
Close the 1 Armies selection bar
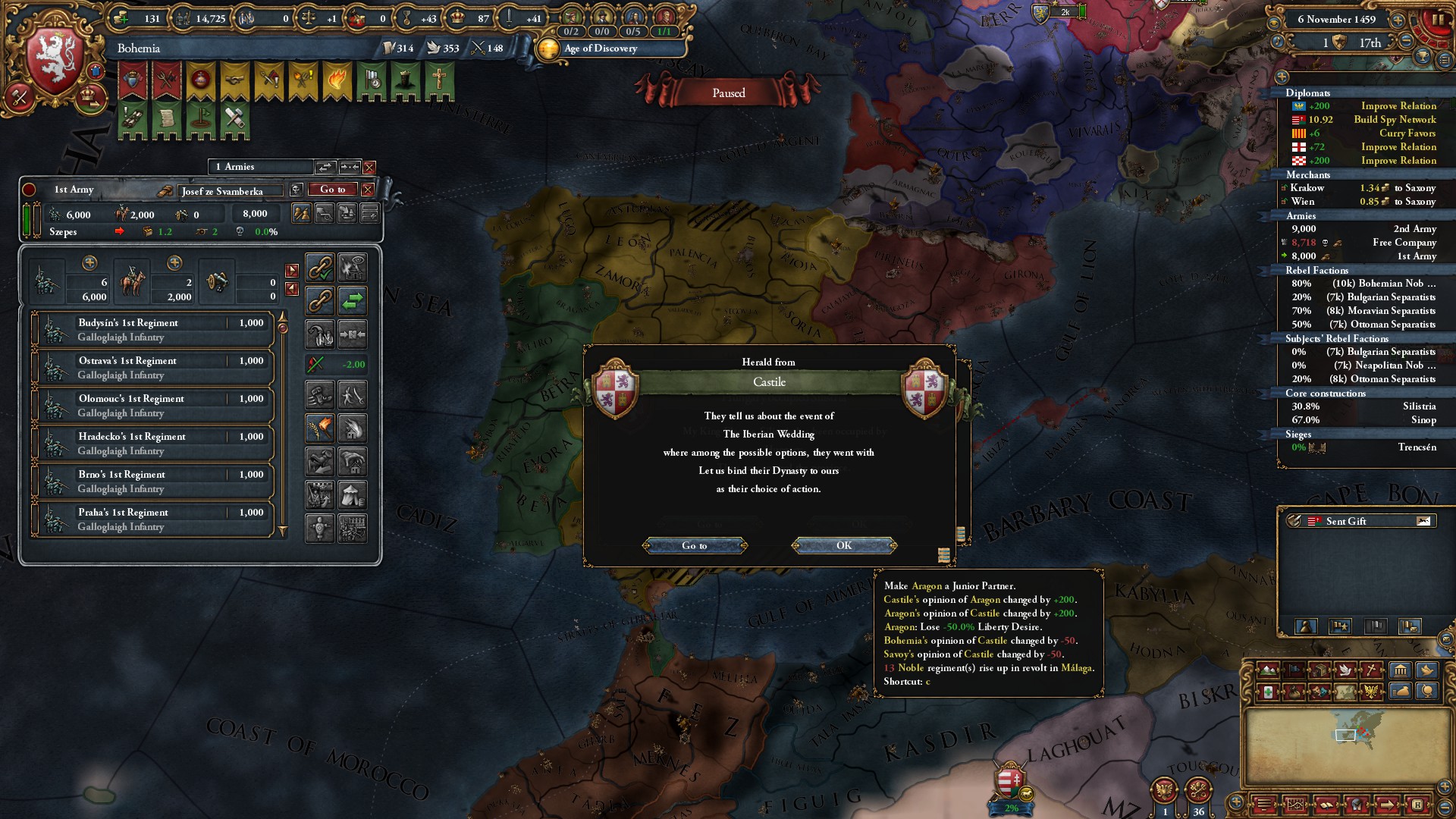tap(369, 167)
